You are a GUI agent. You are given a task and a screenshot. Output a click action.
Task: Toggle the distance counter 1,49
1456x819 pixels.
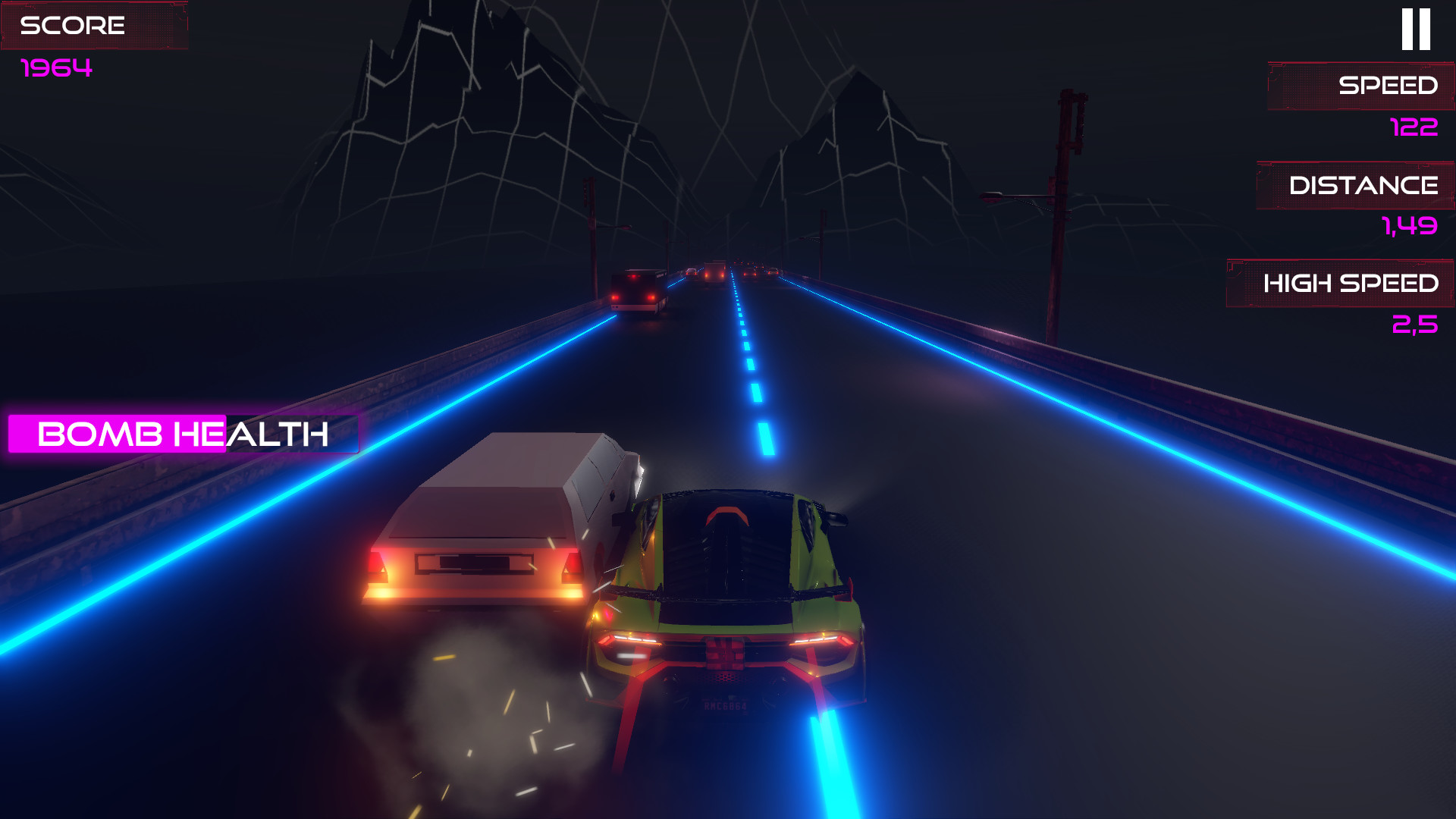point(1410,227)
